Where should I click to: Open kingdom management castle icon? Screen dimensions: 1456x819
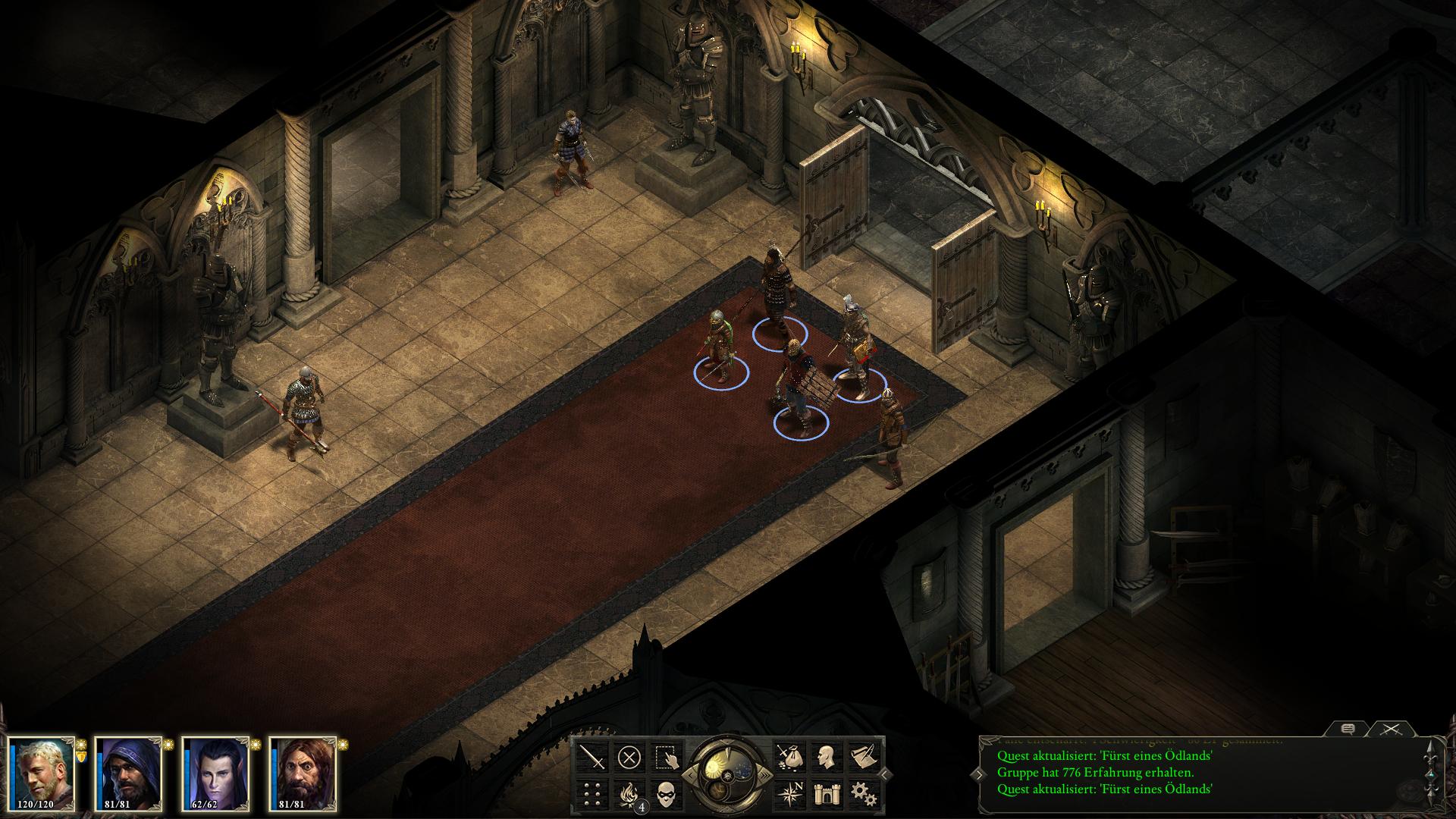point(825,794)
